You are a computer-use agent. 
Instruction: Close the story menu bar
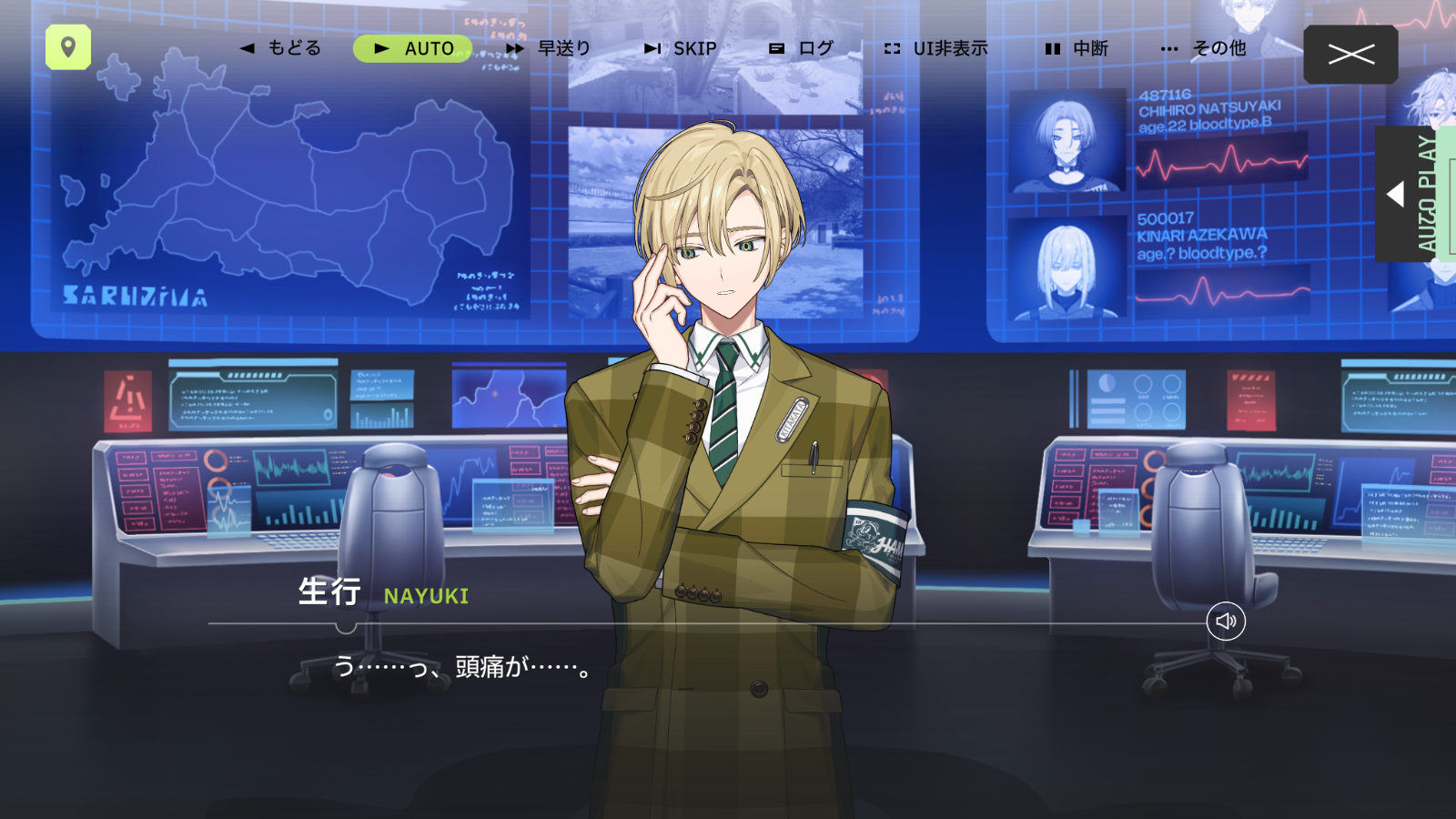pyautogui.click(x=1350, y=55)
